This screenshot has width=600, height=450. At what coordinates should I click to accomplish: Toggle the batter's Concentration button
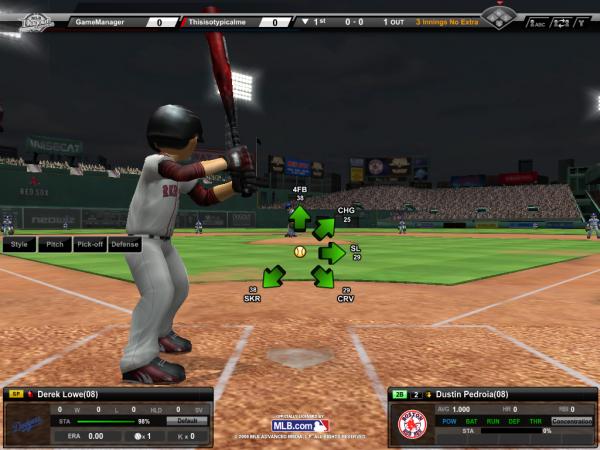[x=571, y=421]
